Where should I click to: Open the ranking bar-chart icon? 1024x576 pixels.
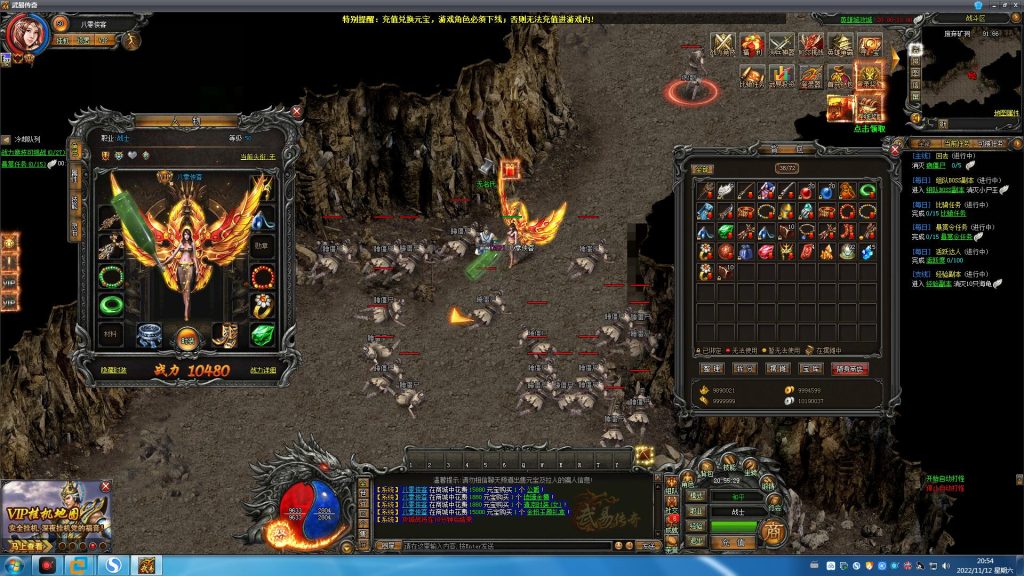point(781,75)
